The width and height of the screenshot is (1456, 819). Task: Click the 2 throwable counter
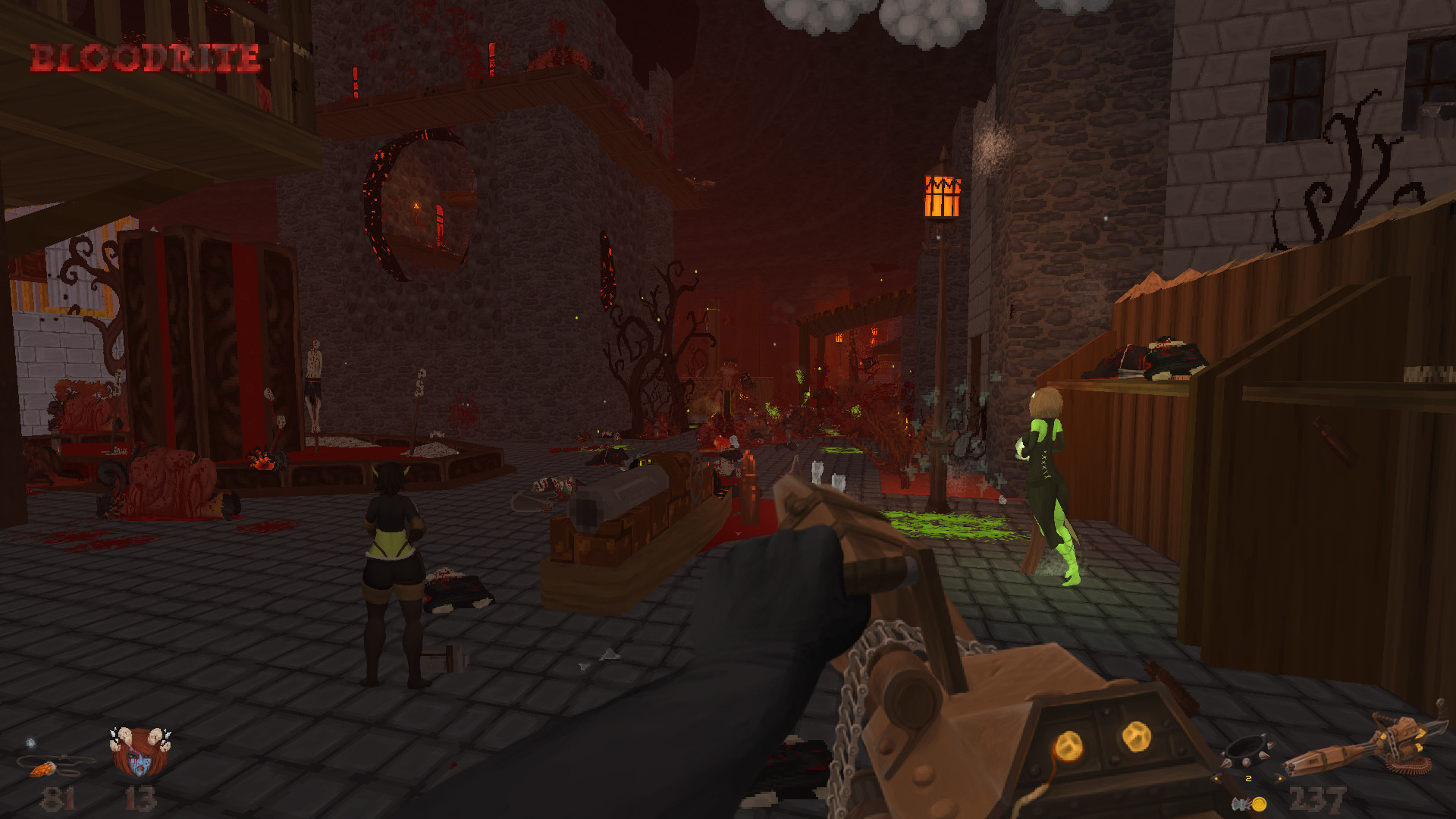1248,779
